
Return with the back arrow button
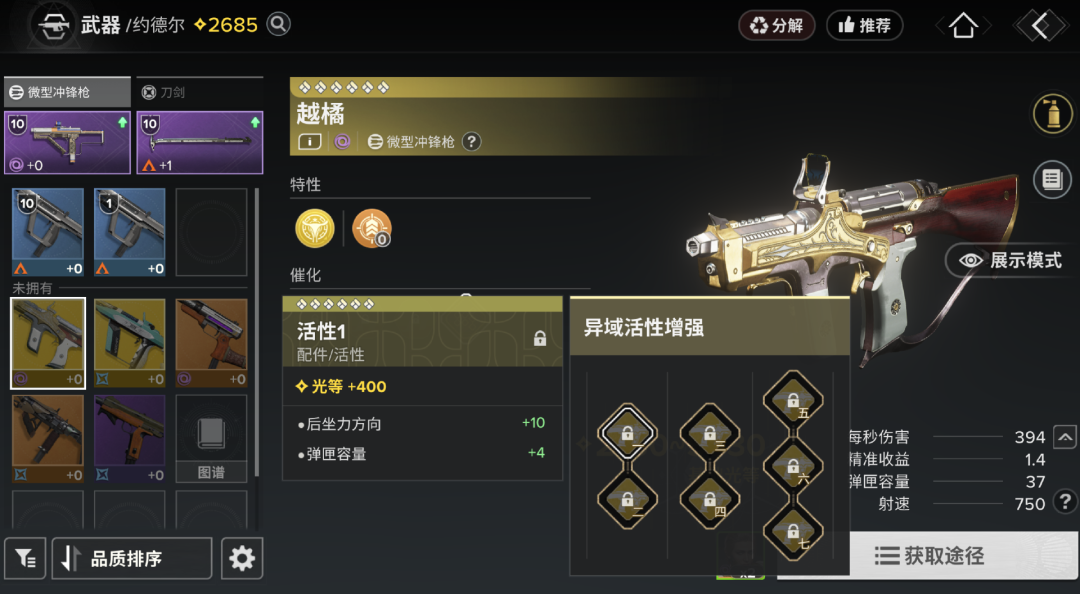pos(1040,27)
